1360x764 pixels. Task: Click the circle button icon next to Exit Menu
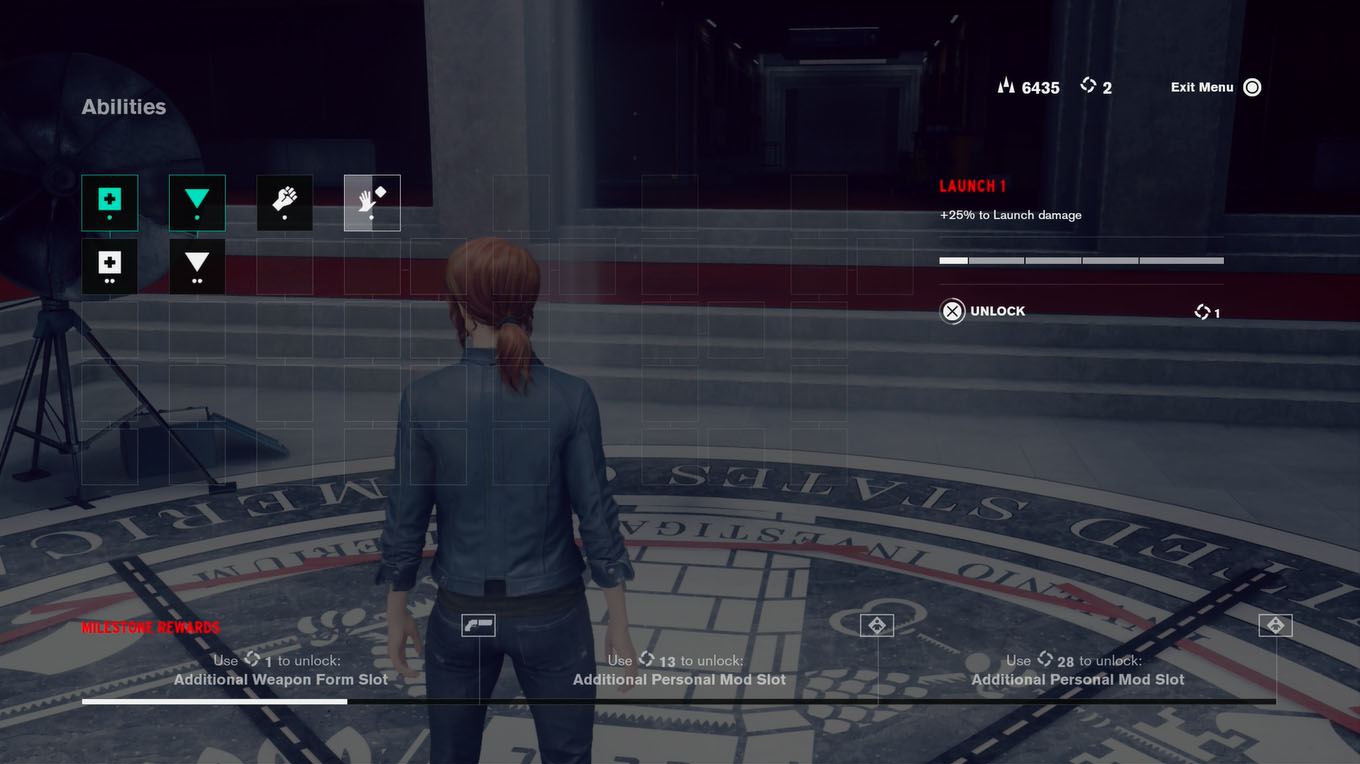[x=1251, y=87]
